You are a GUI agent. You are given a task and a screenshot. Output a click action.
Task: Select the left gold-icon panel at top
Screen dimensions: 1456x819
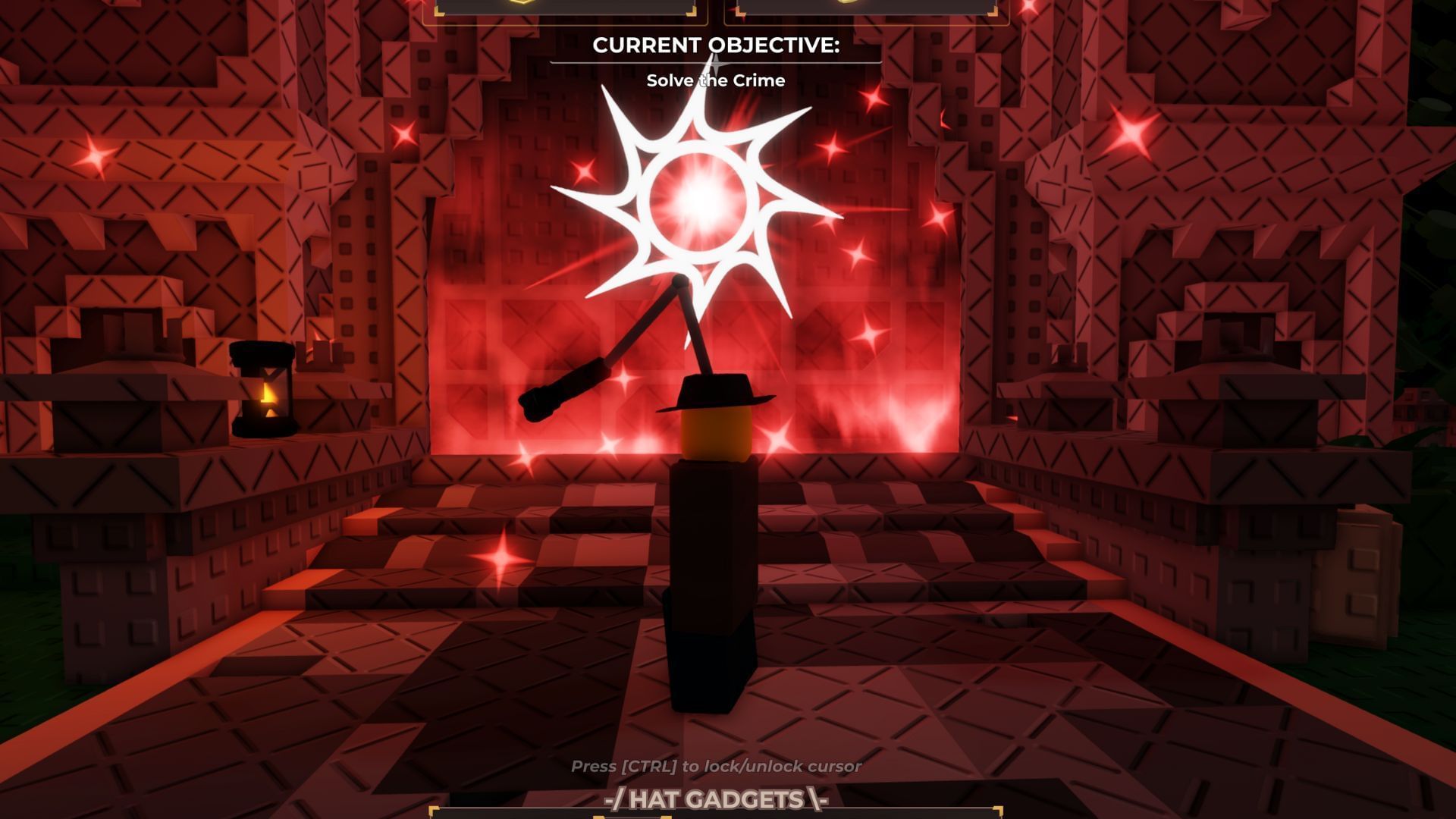pyautogui.click(x=565, y=8)
